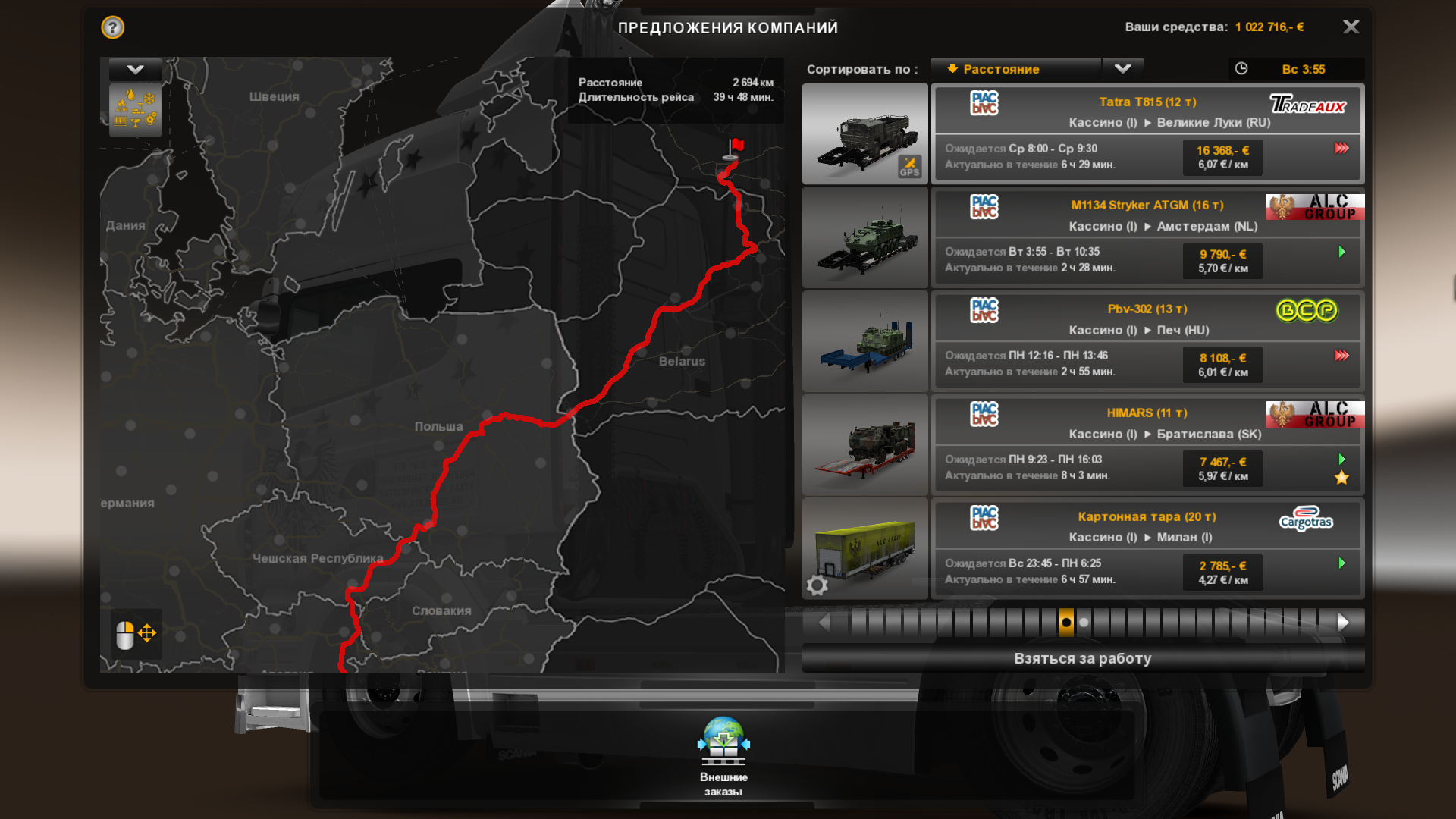Viewport: 1456px width, 819px height.
Task: Open the cargo type map filter icon
Action: point(136,110)
